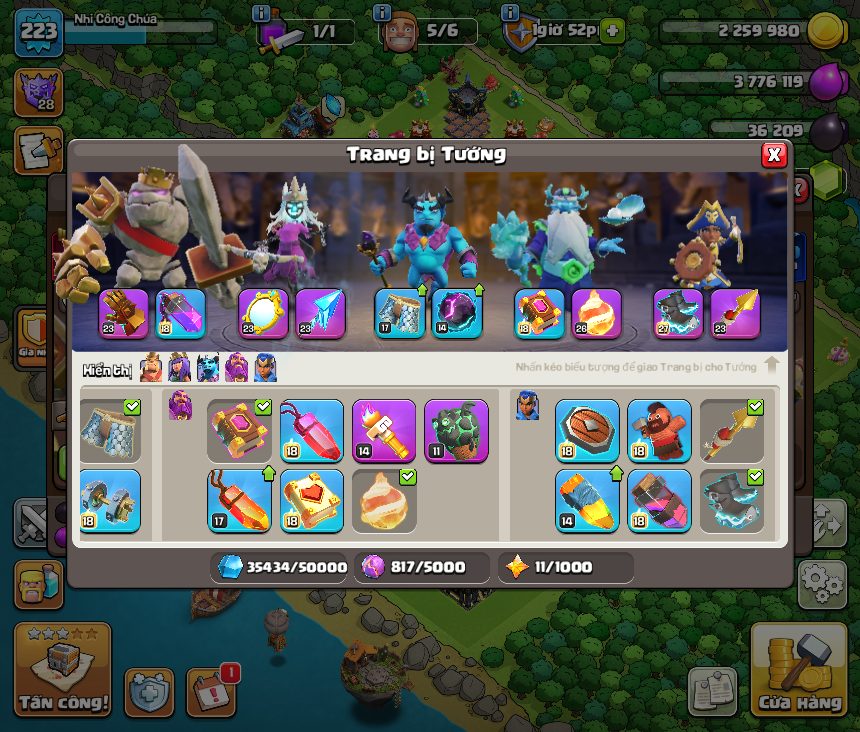Pick the torch equipment in inventory
Image resolution: width=860 pixels, height=732 pixels.
pos(384,431)
